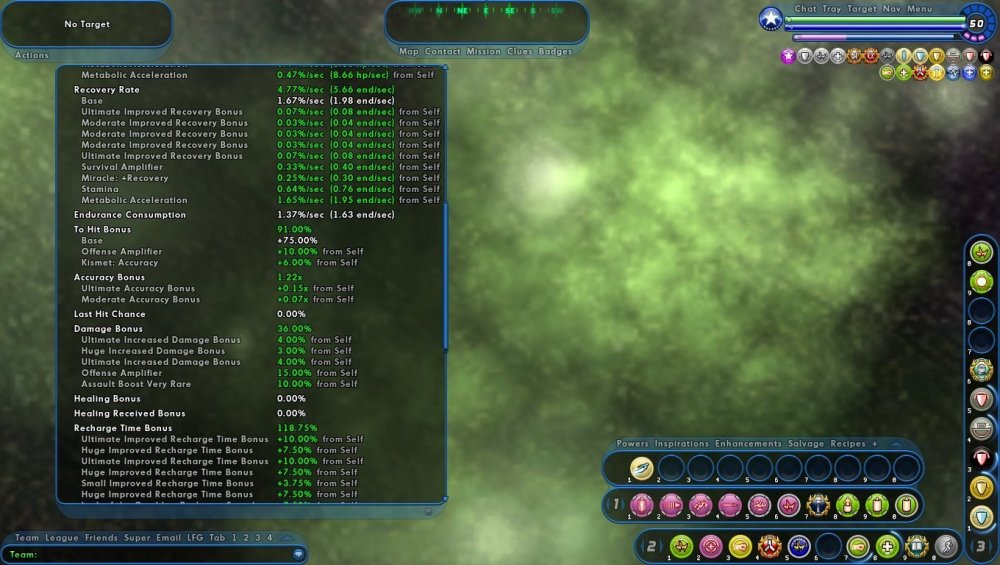Open the Salvage inventory

click(x=808, y=444)
